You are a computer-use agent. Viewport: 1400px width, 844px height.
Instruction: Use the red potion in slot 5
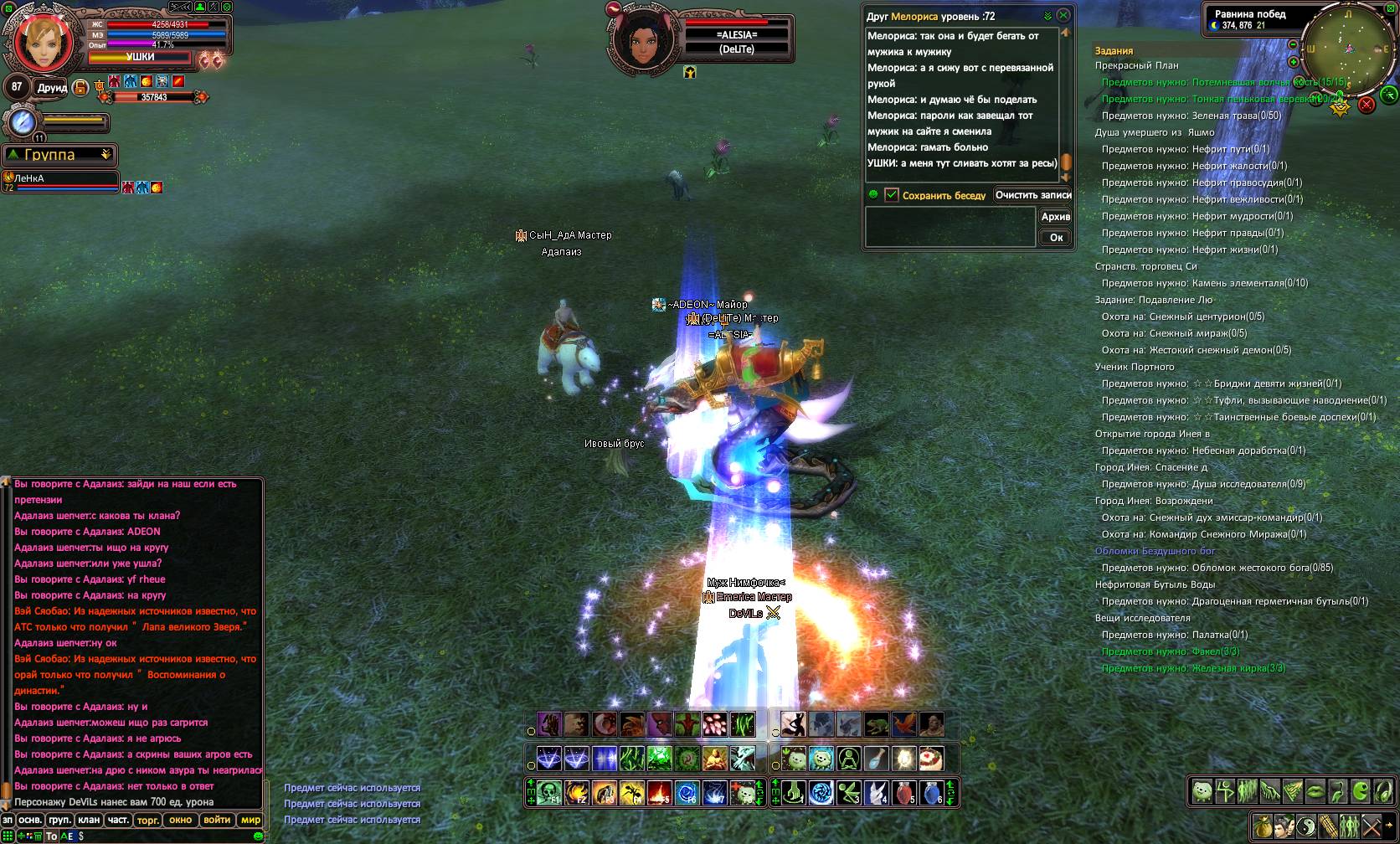pos(903,792)
